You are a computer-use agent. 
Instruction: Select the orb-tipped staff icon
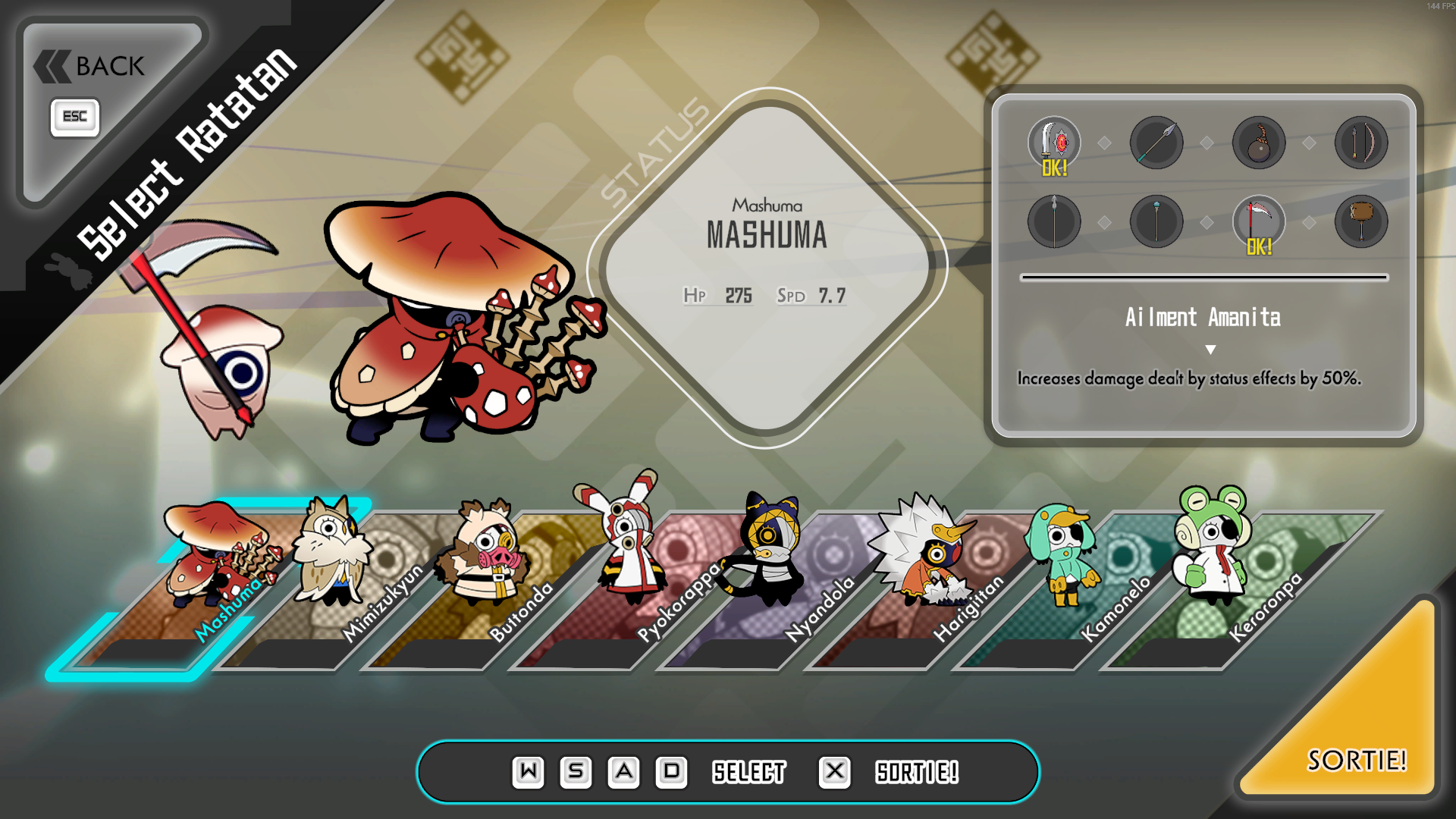pyautogui.click(x=1156, y=221)
